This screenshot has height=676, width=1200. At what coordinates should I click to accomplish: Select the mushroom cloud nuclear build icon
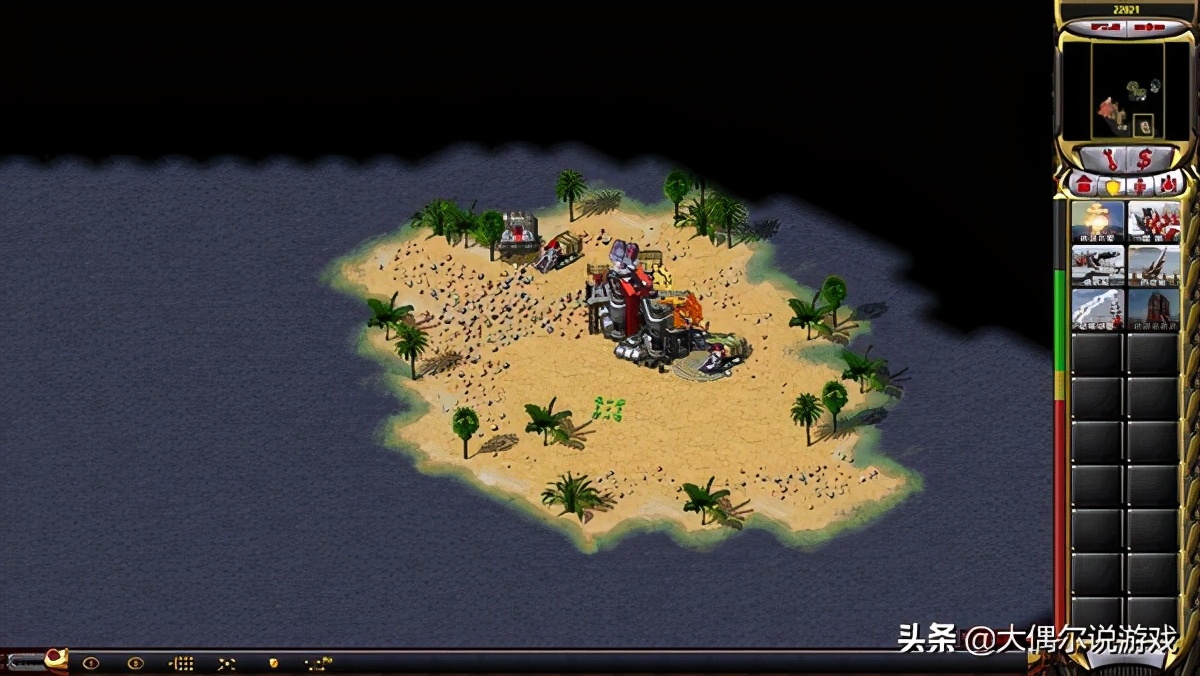pyautogui.click(x=1097, y=222)
